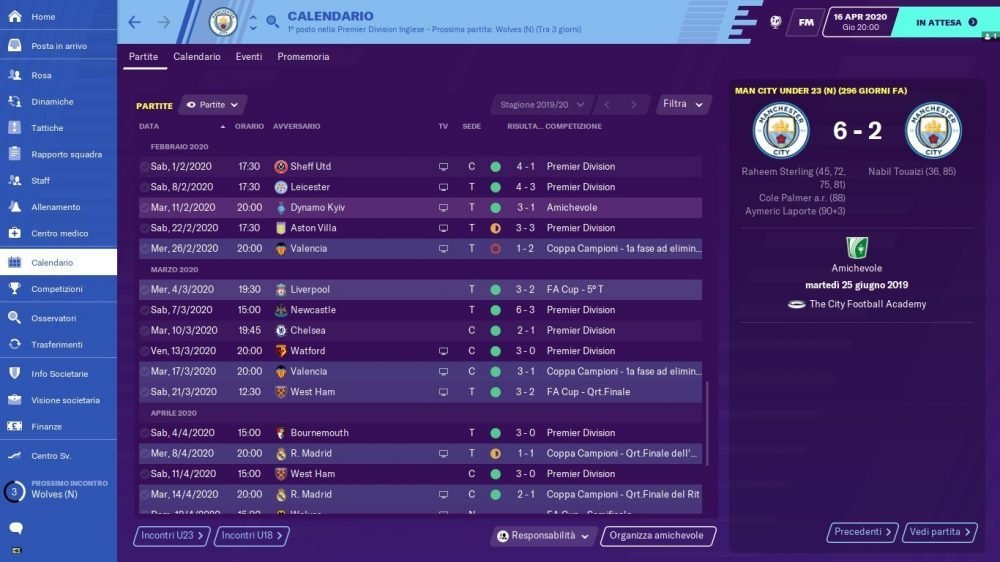Image resolution: width=1000 pixels, height=562 pixels.
Task: Switch to the Eventi tab
Action: tap(249, 57)
